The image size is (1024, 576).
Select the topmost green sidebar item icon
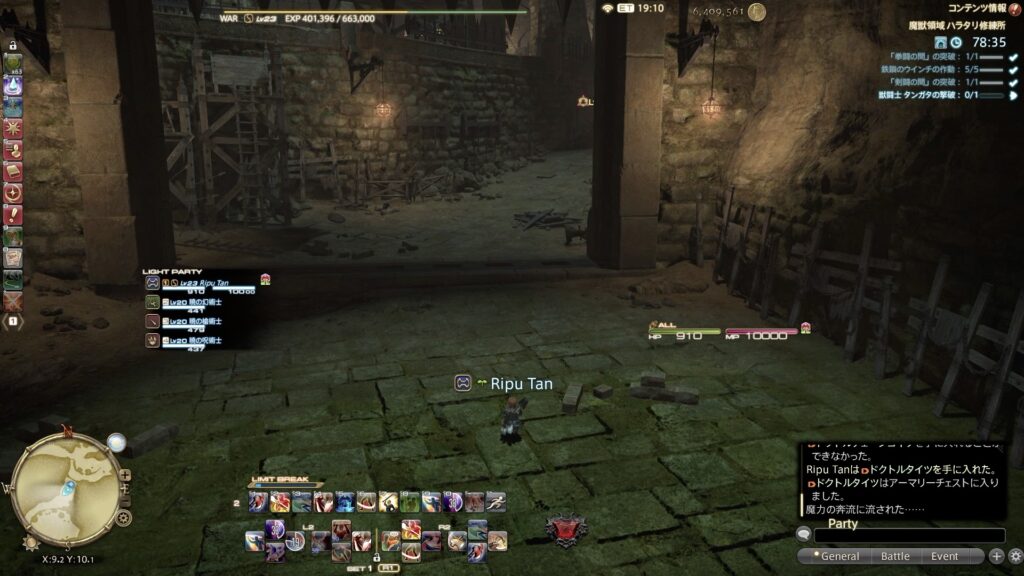click(x=13, y=64)
